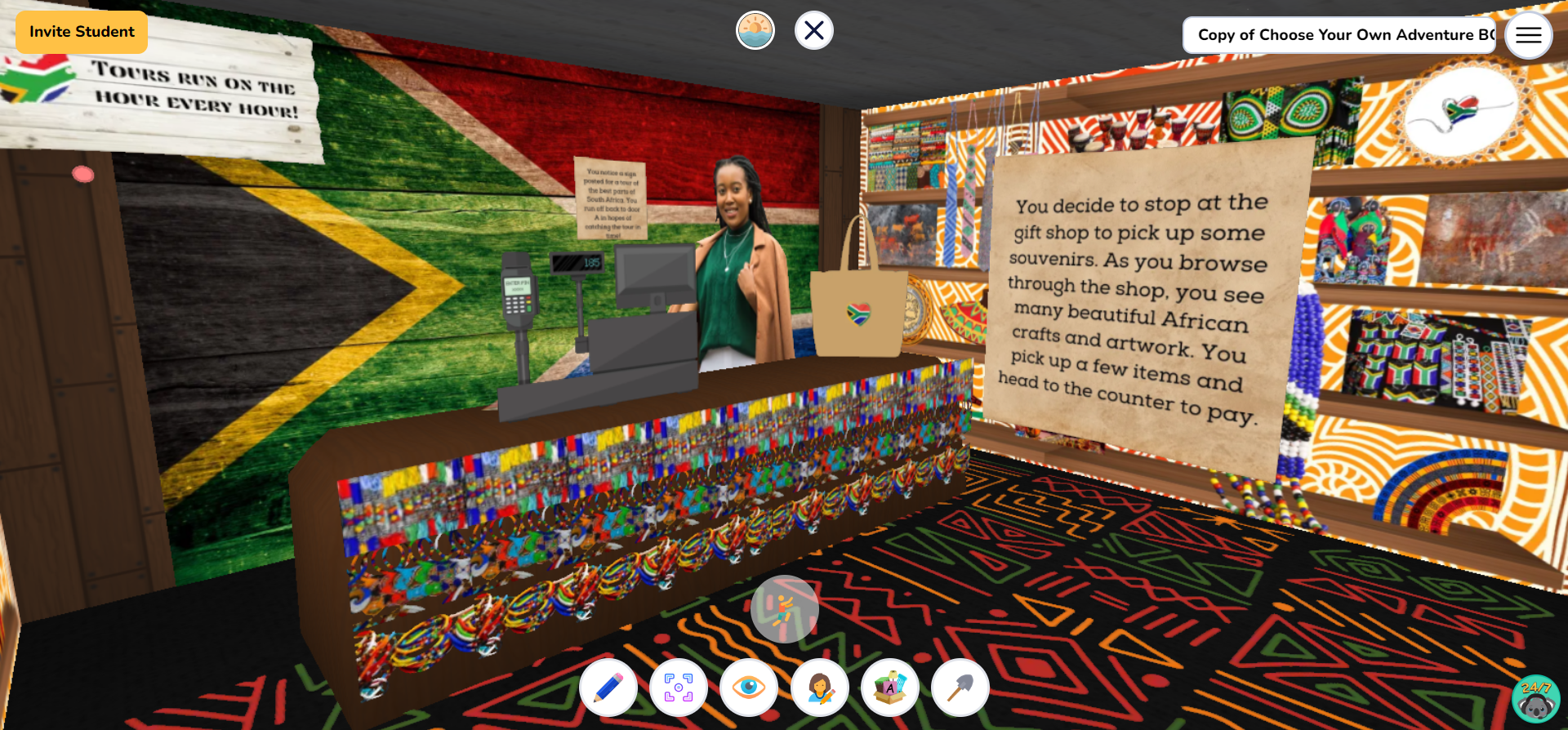Open the transform/position tool
This screenshot has width=1568, height=730.
678,688
